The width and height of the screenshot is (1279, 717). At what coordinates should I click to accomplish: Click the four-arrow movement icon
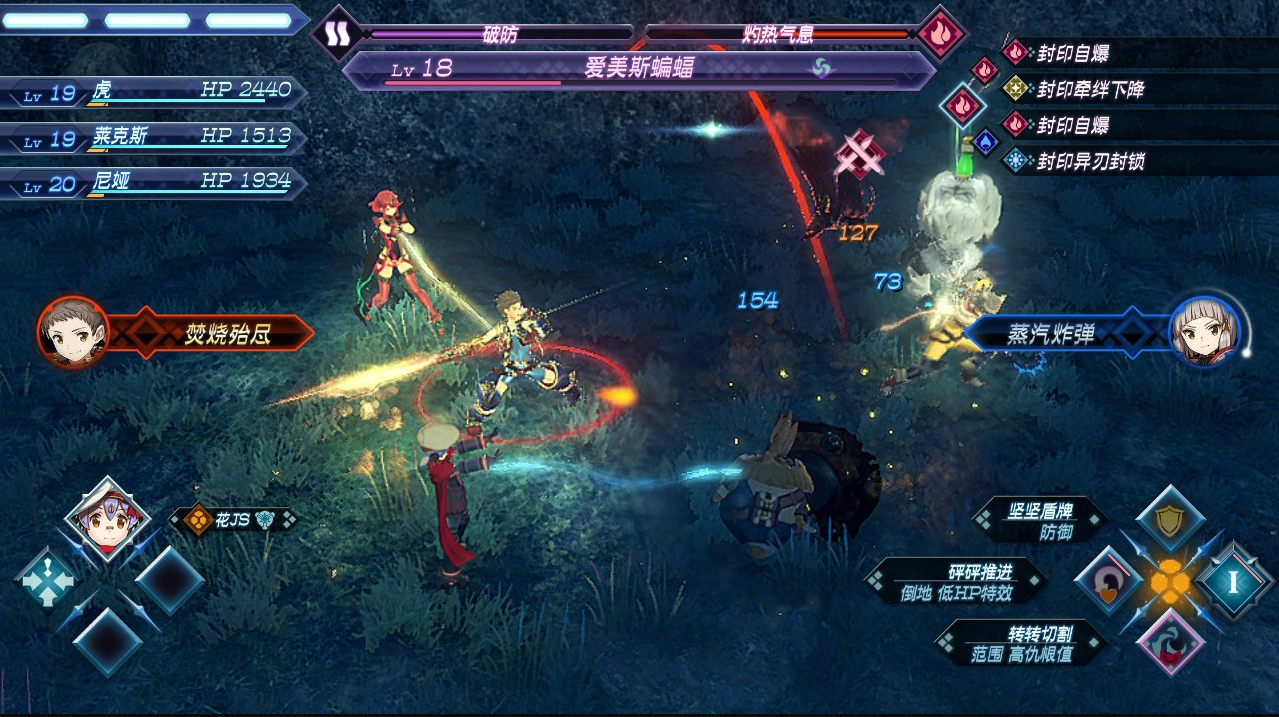[x=47, y=582]
